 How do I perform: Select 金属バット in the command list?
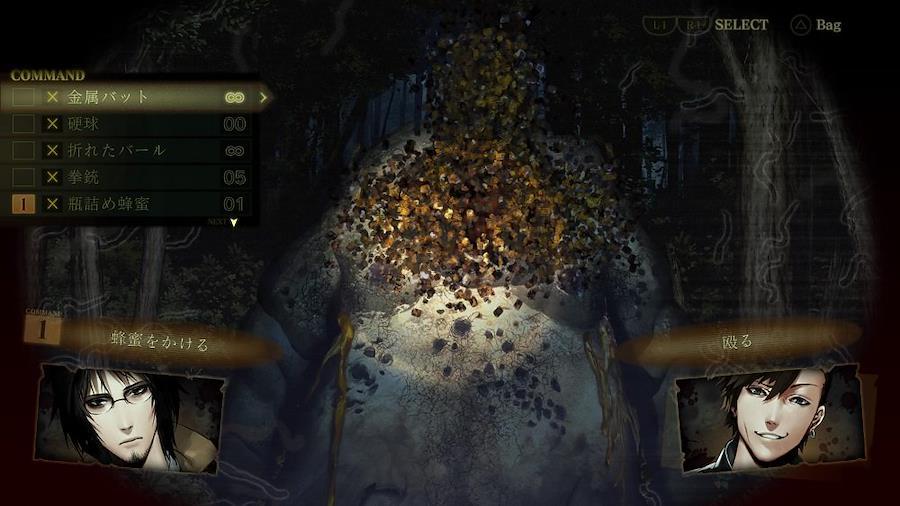110,98
